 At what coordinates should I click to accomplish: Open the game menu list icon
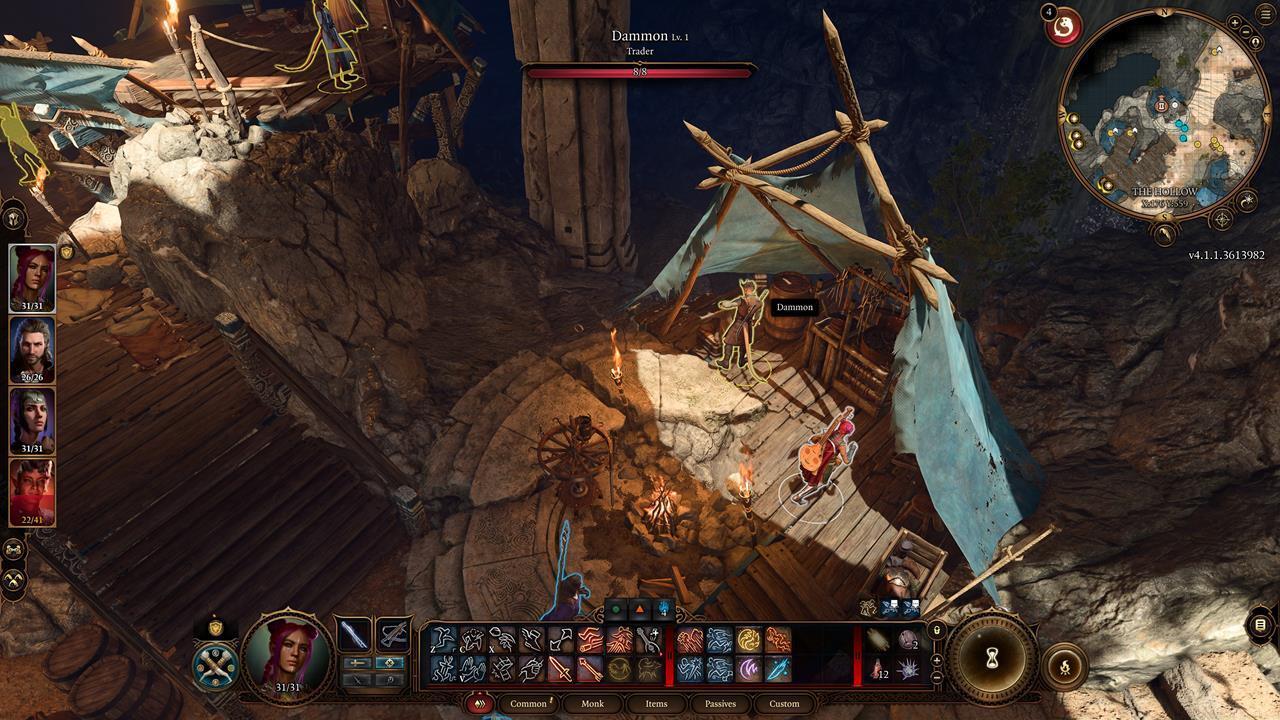[x=1260, y=626]
